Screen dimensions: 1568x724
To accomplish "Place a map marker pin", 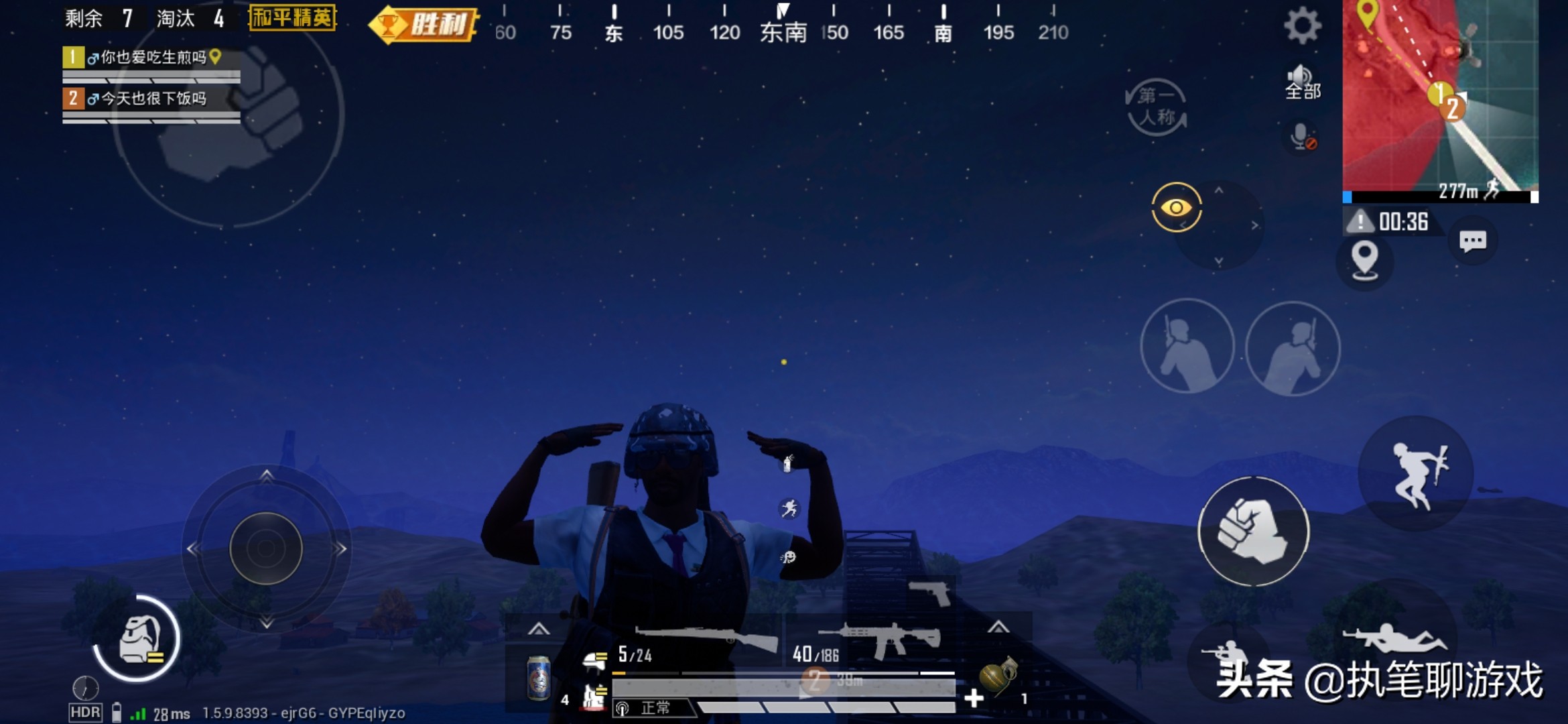I will [1364, 259].
